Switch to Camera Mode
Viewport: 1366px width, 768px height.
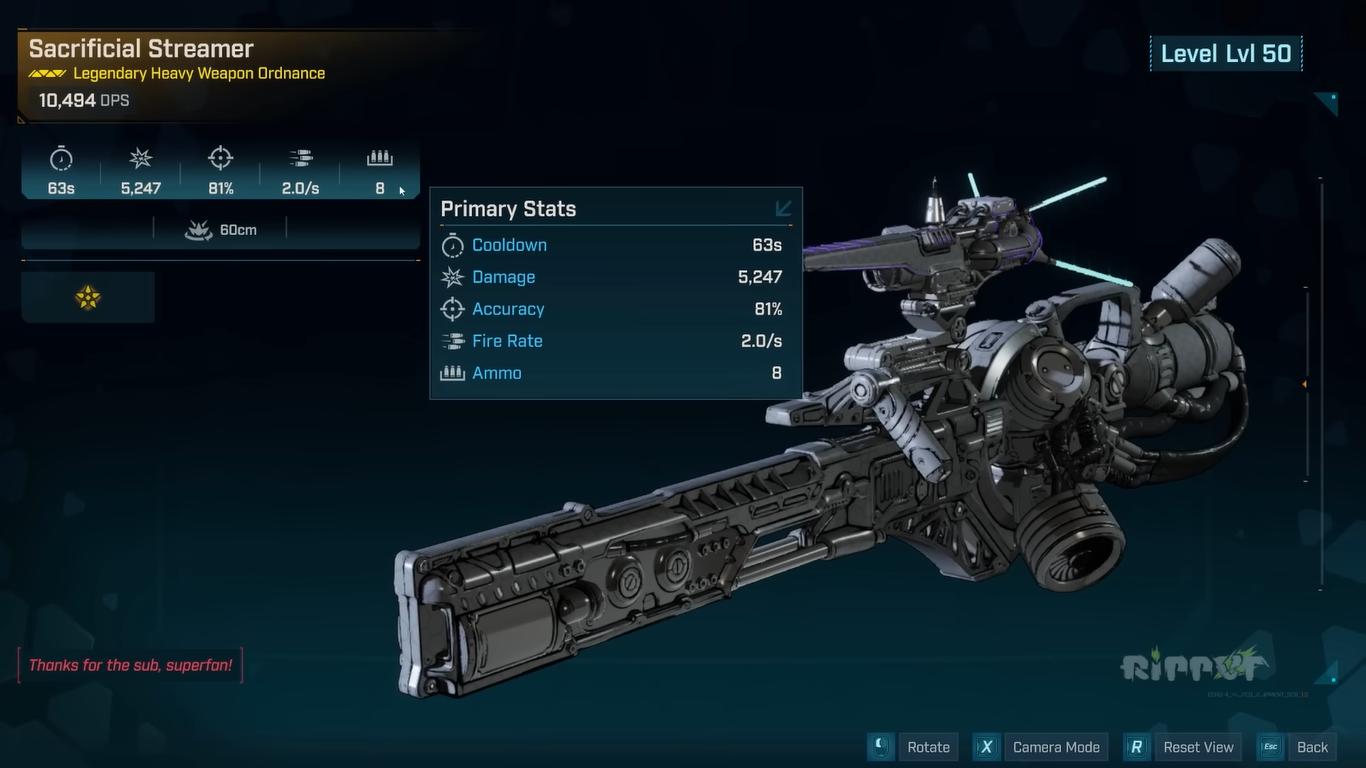coord(1040,747)
